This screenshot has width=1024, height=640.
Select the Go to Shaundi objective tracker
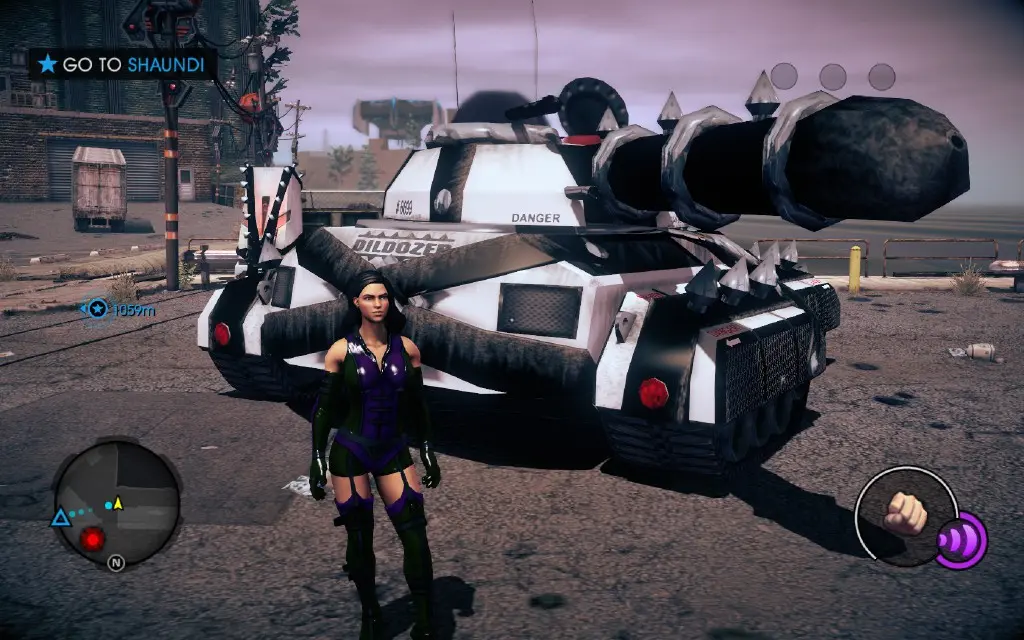[124, 65]
